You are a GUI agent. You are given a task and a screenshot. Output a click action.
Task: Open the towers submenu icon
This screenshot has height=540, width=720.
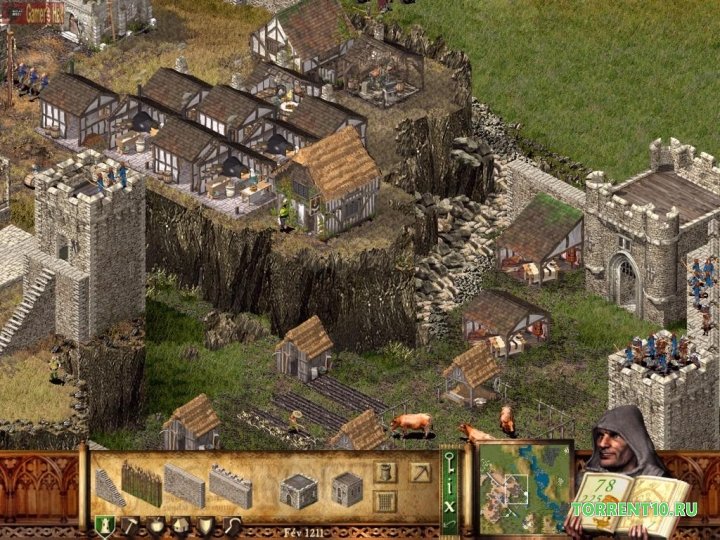[385, 471]
